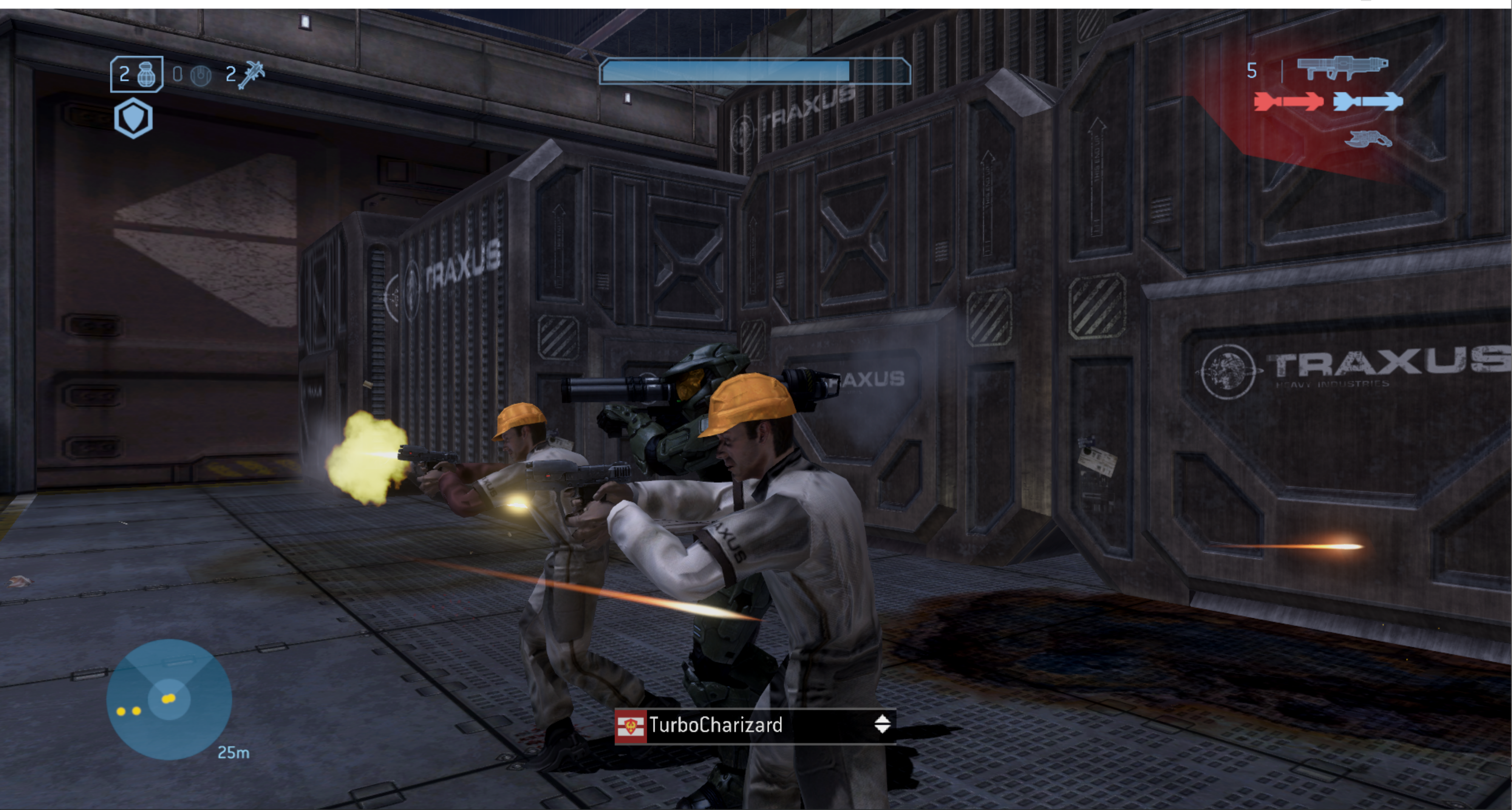Switch to the plasma grenade icon

coord(200,75)
